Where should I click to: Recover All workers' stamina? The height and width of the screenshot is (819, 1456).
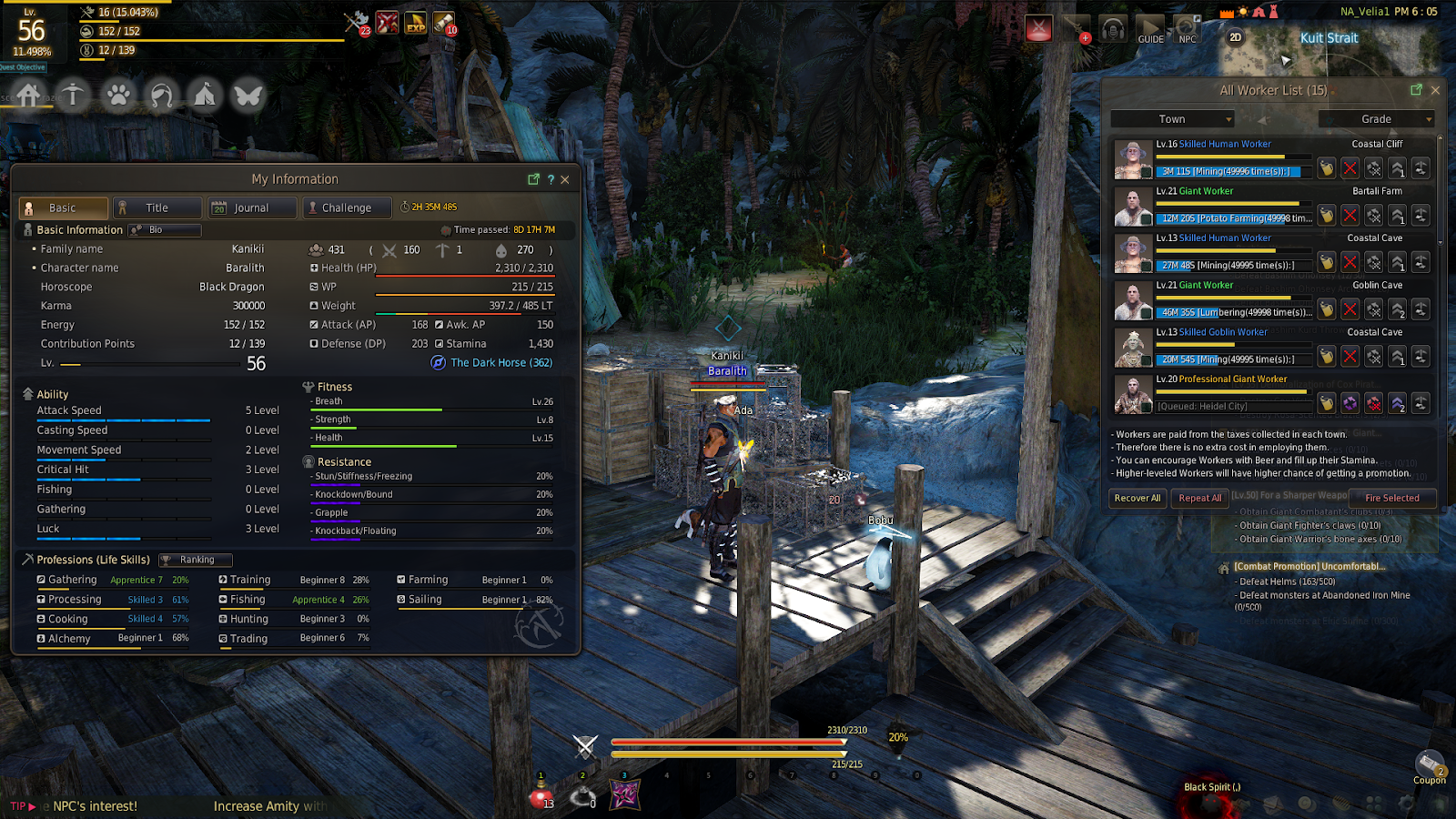[1137, 498]
